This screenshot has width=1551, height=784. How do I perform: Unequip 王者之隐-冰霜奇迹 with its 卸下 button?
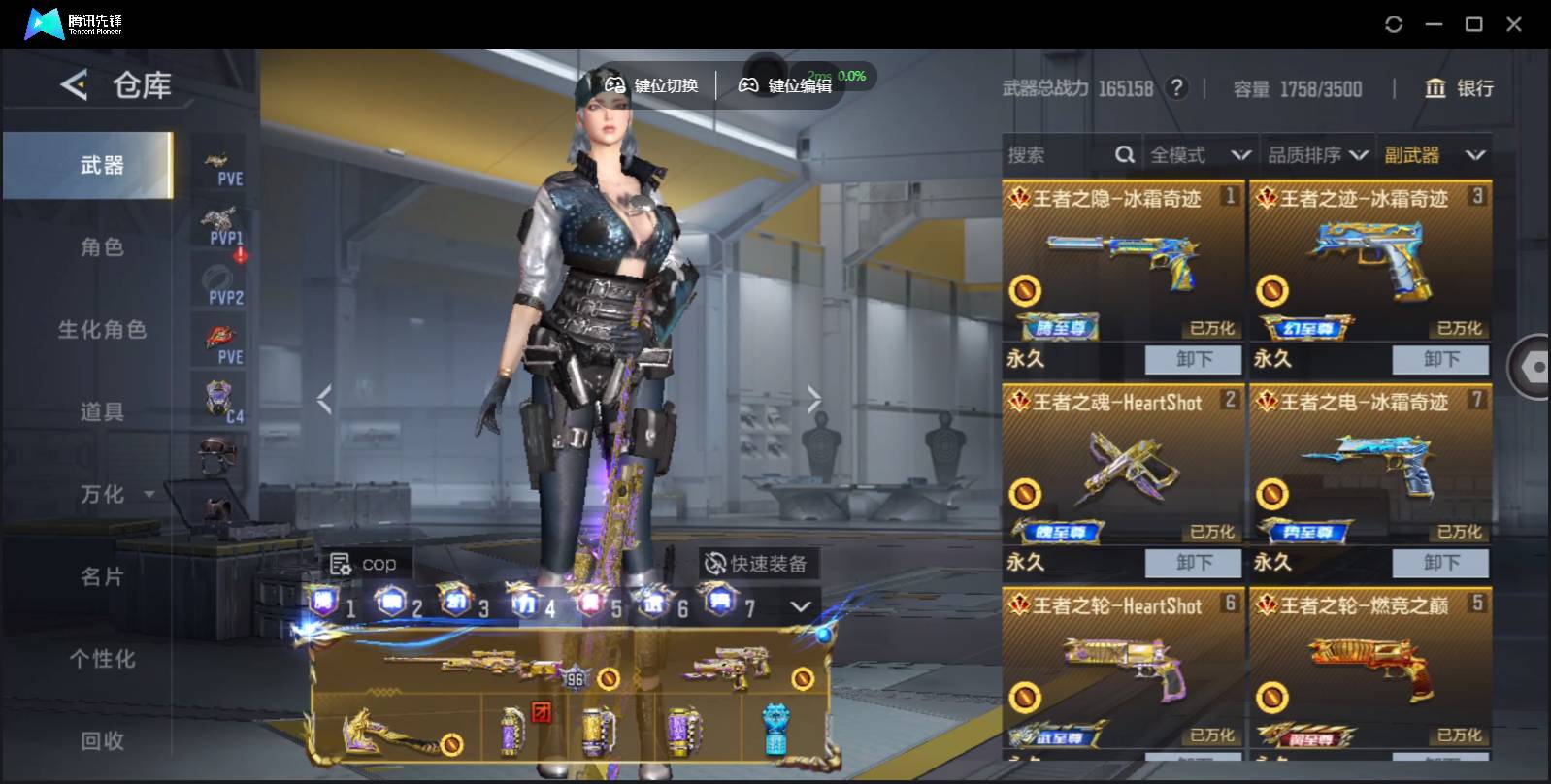pos(1193,359)
